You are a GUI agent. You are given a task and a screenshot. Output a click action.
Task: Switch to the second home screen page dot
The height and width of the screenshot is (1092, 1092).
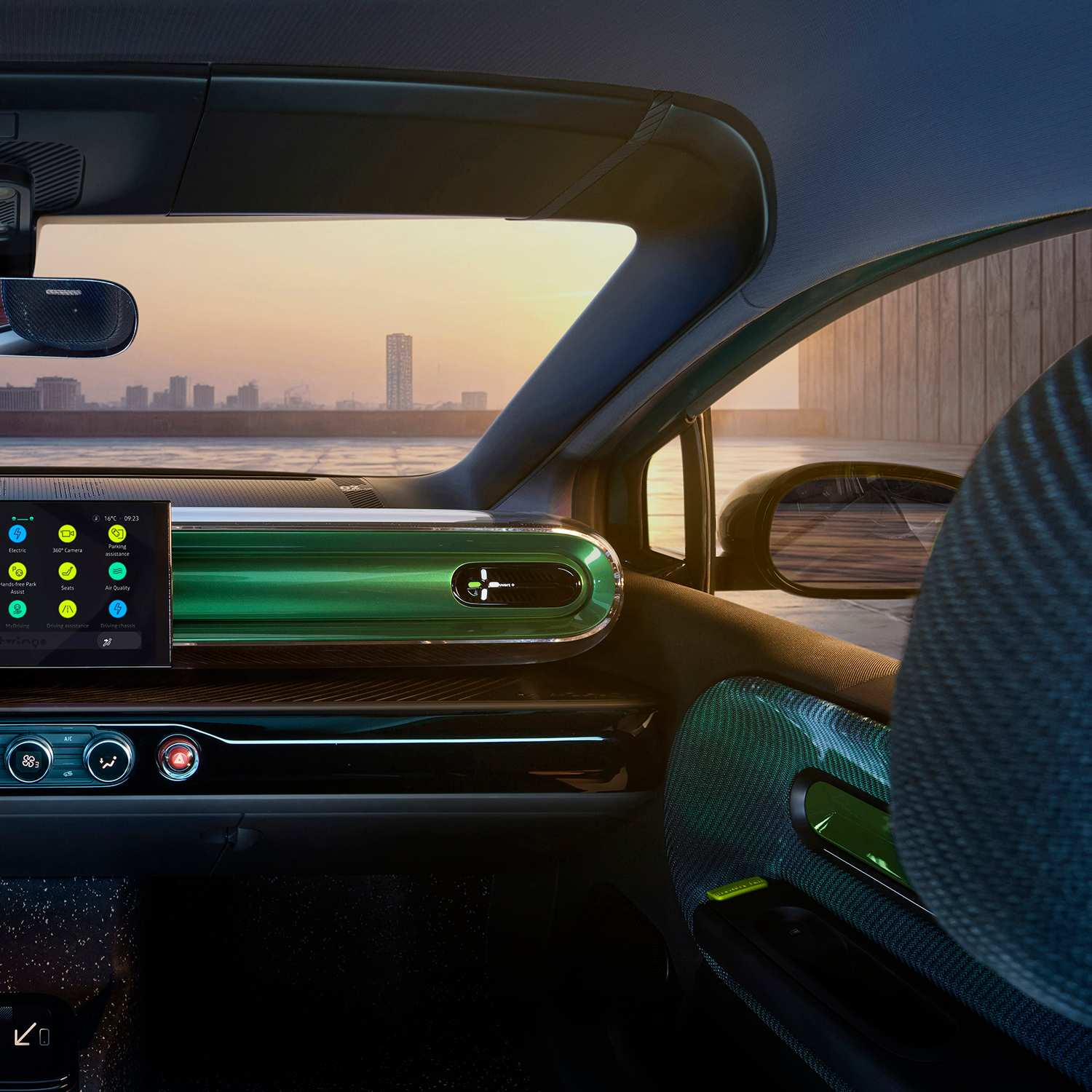pyautogui.click(x=31, y=519)
